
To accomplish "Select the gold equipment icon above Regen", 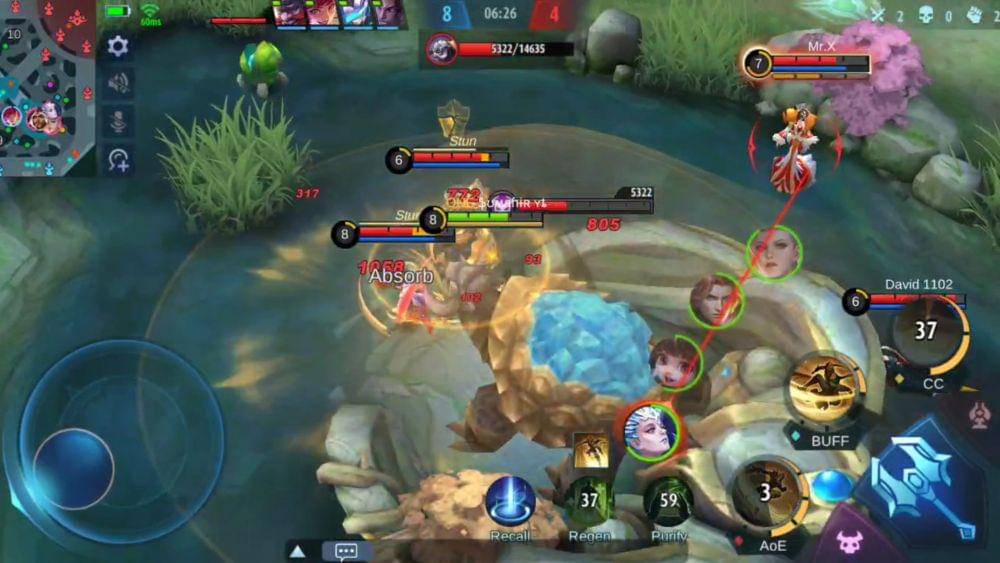I will pos(591,450).
